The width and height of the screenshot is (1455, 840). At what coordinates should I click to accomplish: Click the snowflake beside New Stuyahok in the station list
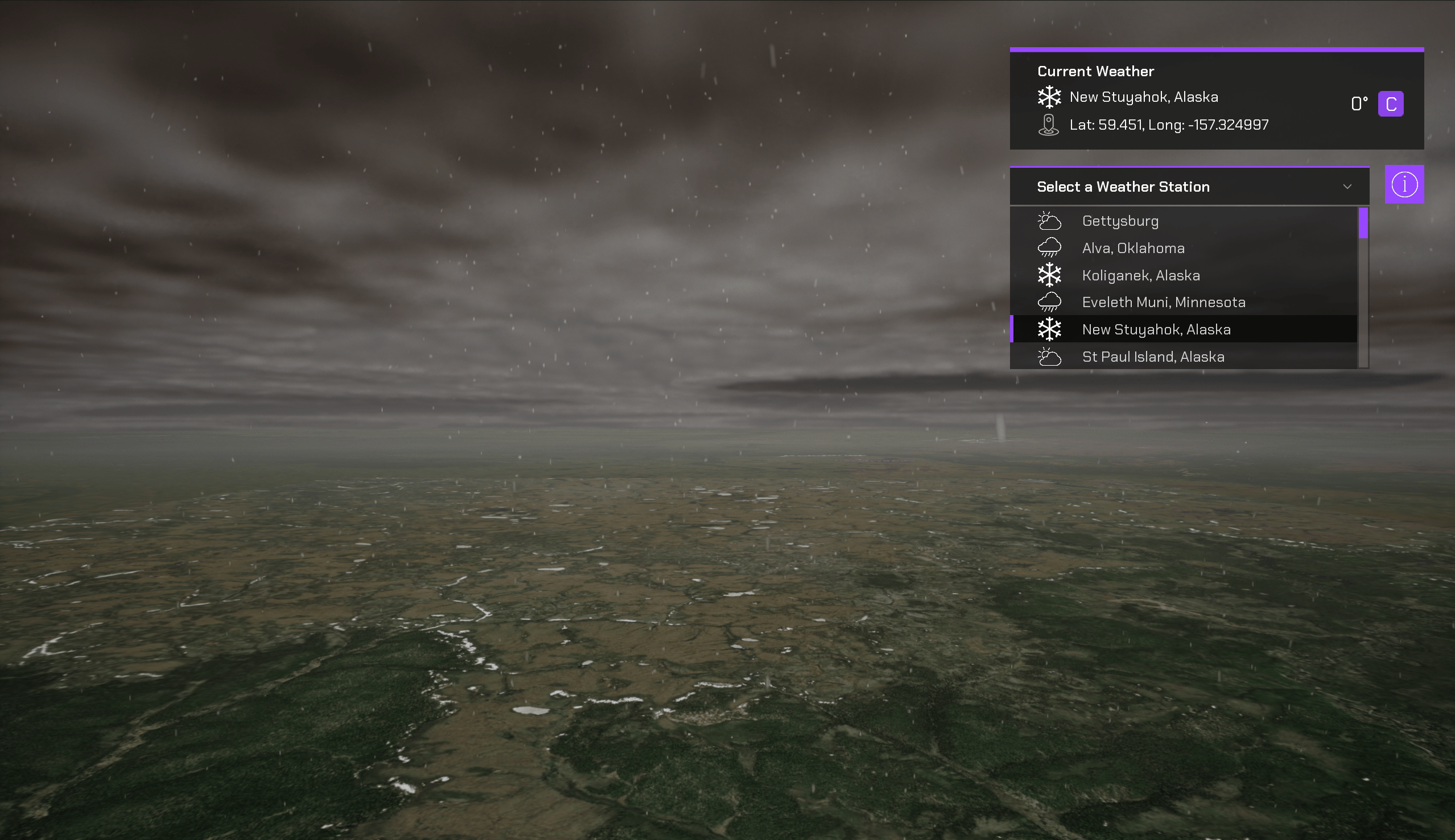pos(1050,329)
